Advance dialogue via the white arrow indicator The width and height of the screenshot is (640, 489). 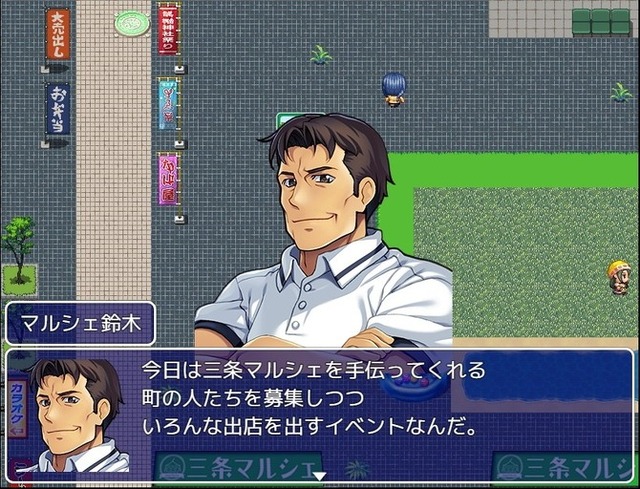click(319, 476)
